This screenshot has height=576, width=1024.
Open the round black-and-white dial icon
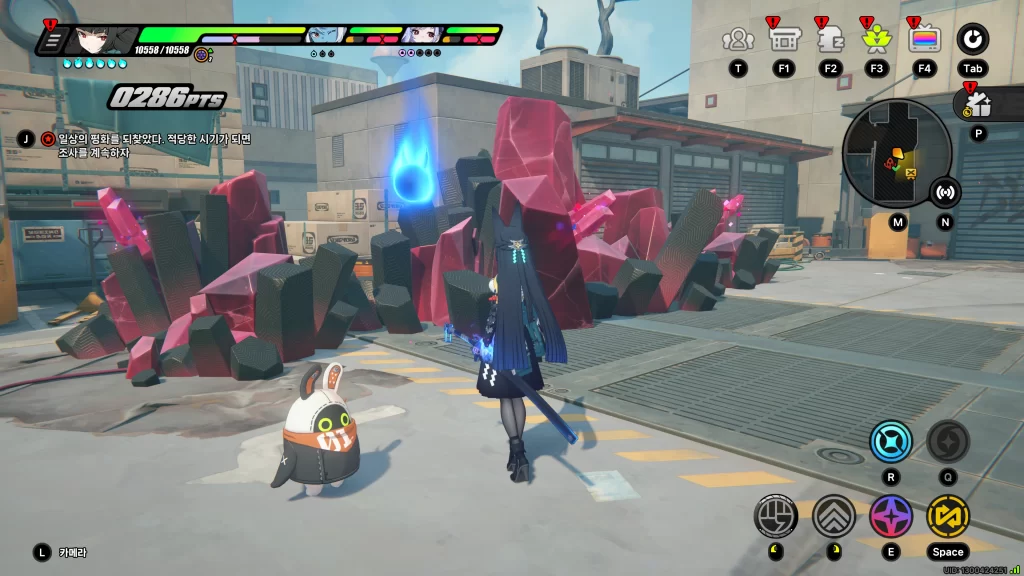pos(973,39)
